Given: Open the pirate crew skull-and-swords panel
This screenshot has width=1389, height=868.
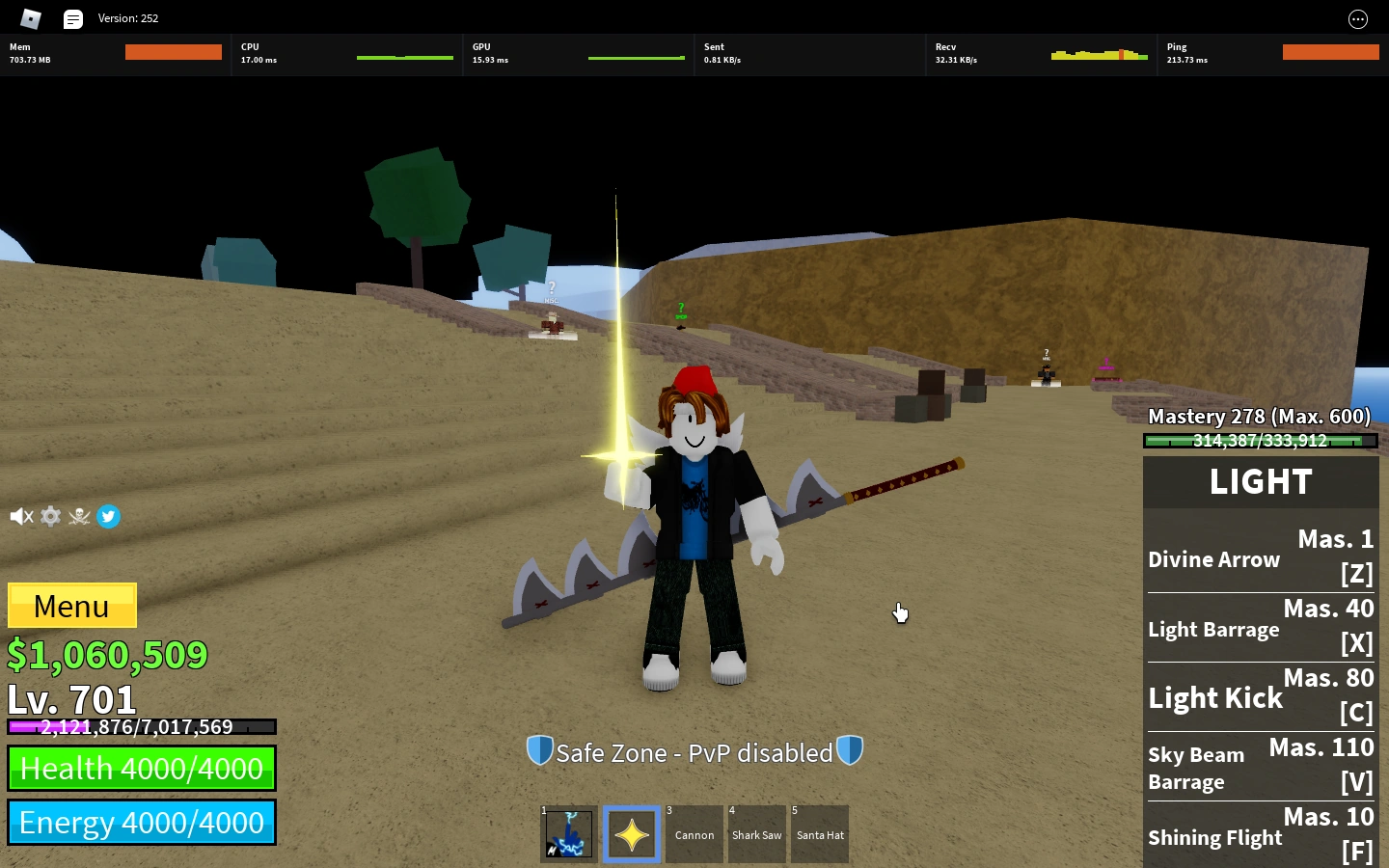Looking at the screenshot, I should 79,516.
